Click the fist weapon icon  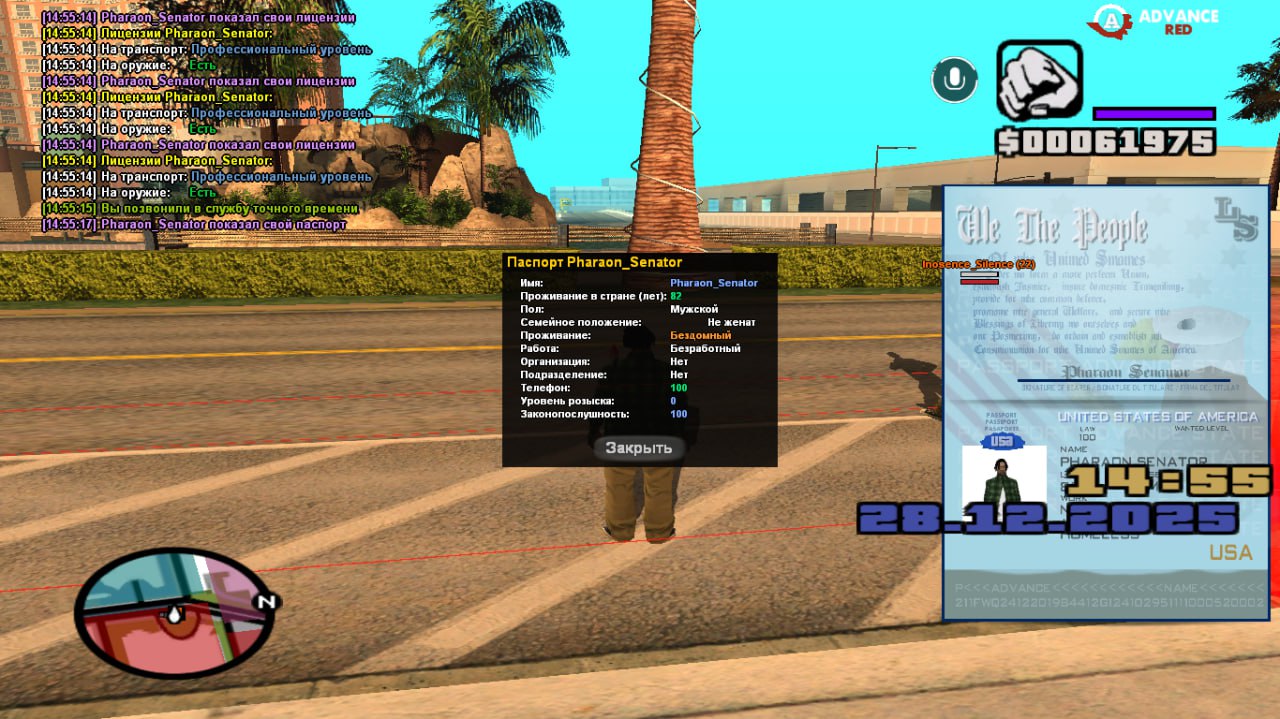[1039, 80]
